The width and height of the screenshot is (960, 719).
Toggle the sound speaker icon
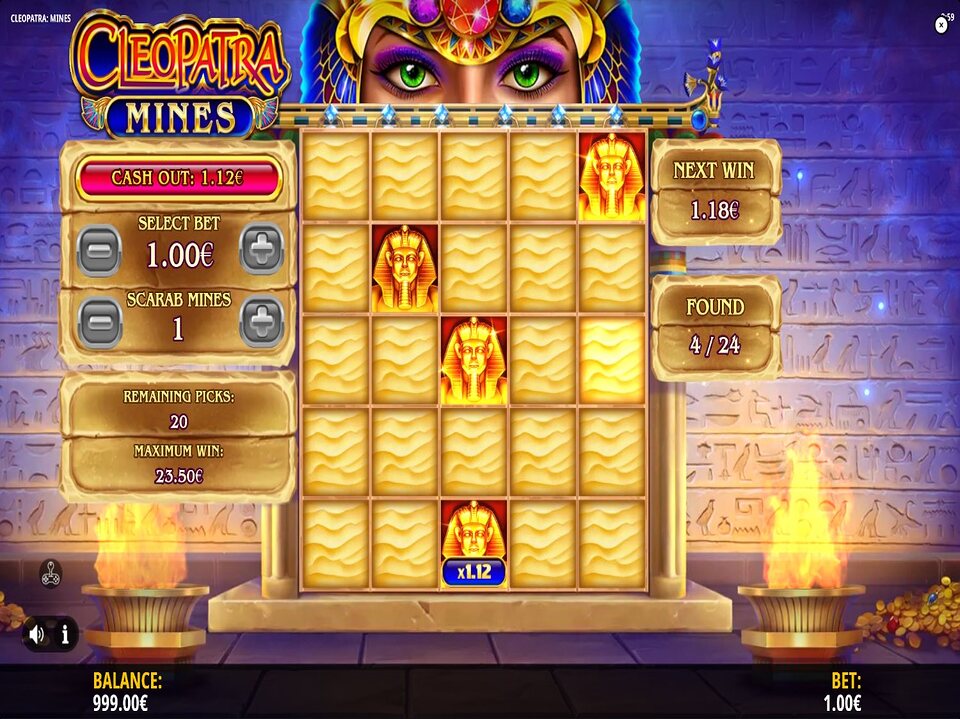point(37,633)
